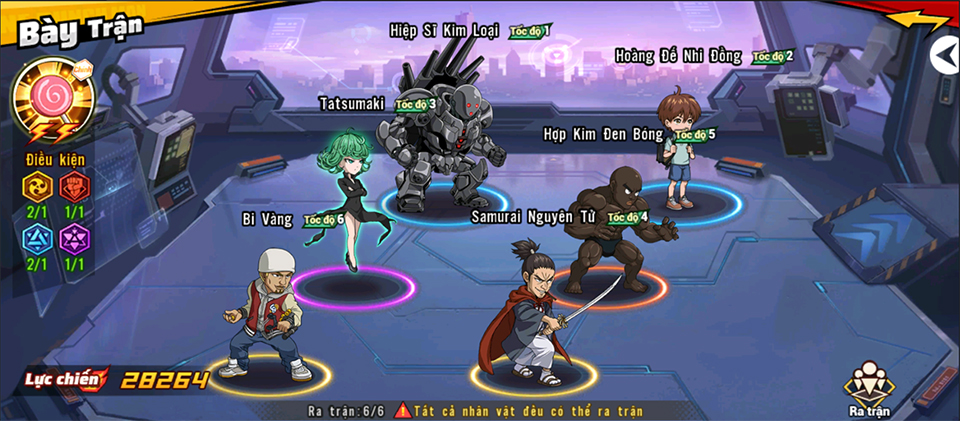Inspect the yellow swirl condition icon
Screen dimensions: 960x421
[x=37, y=187]
